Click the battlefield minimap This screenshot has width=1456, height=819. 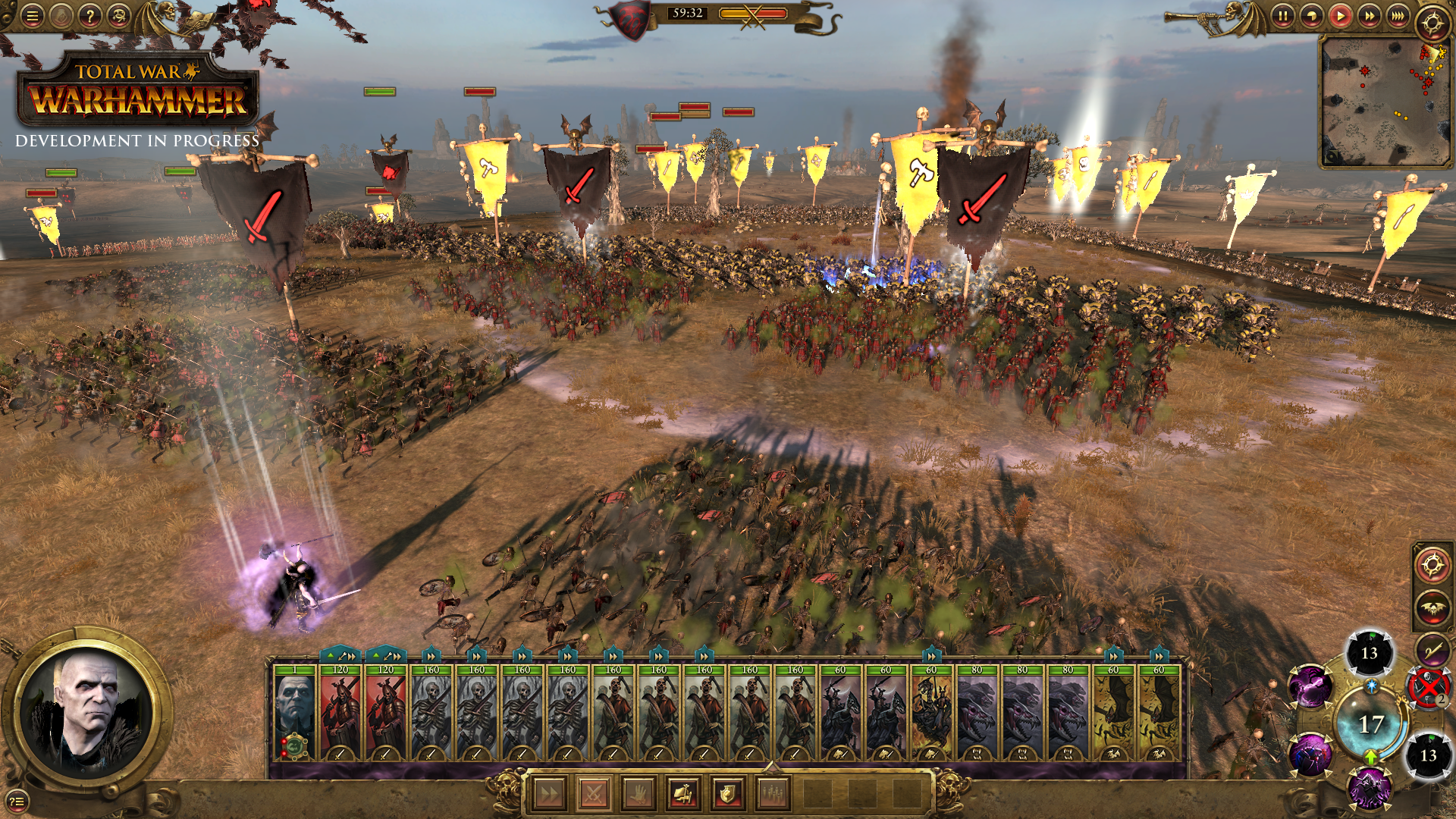pyautogui.click(x=1385, y=102)
